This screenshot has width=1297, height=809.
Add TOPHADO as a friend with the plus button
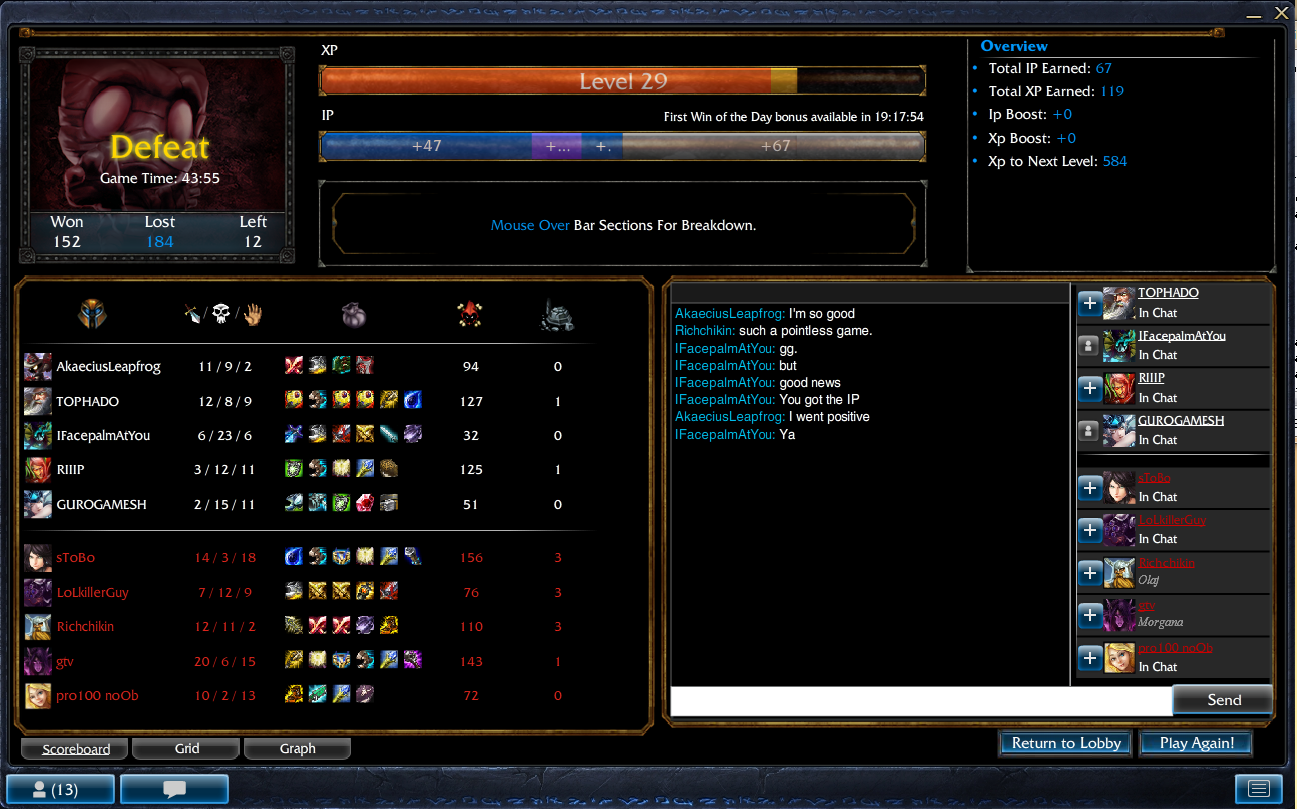click(x=1090, y=303)
